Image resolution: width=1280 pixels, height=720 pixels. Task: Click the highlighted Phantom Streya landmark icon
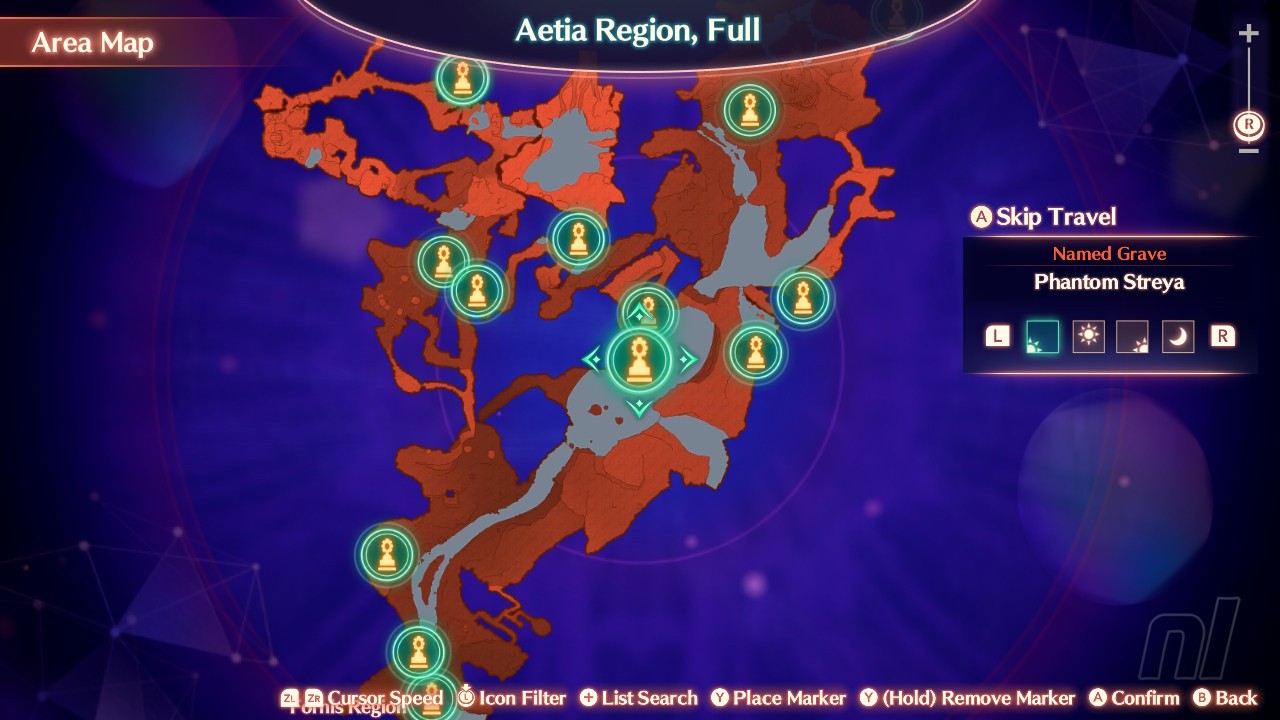pos(640,360)
